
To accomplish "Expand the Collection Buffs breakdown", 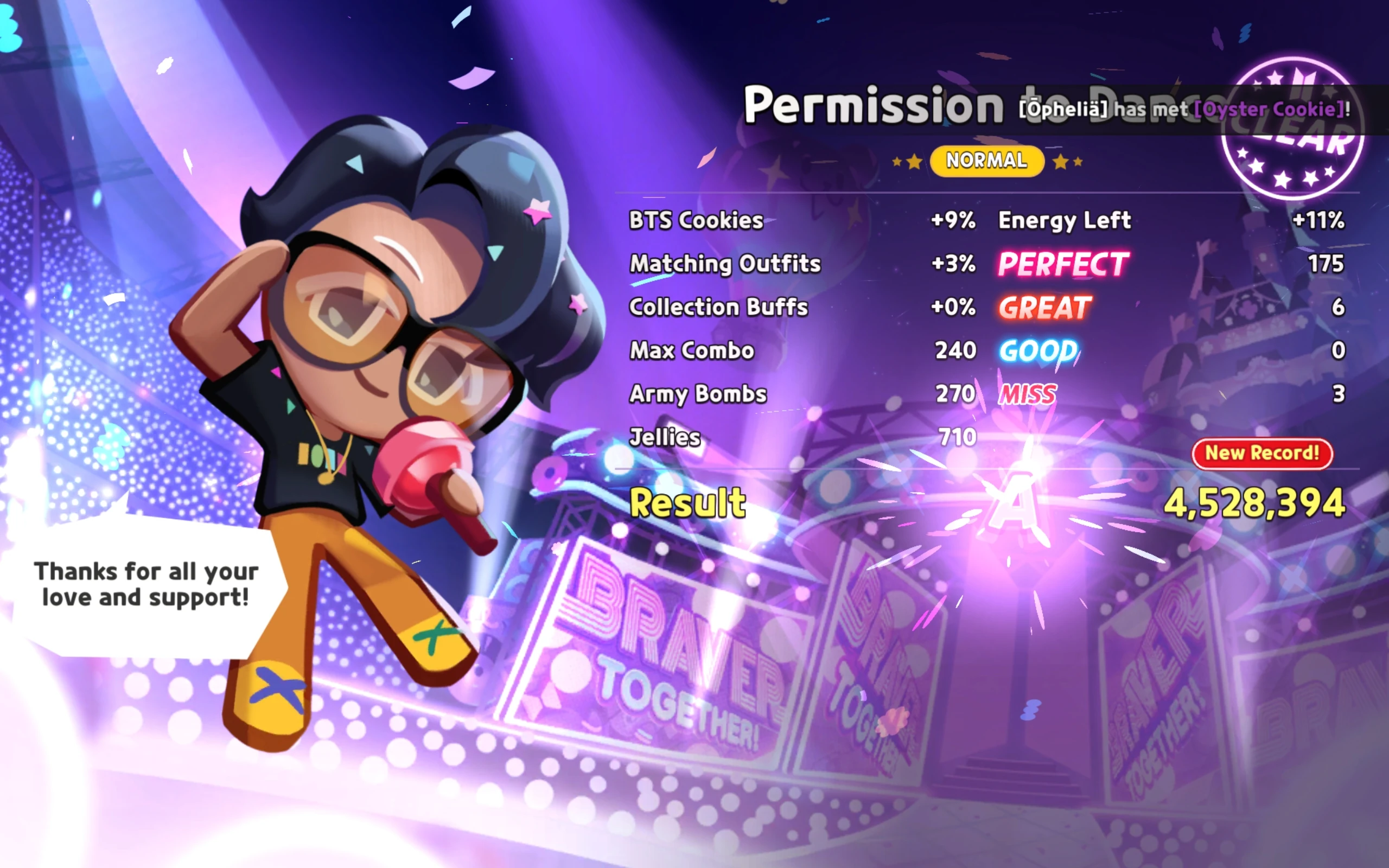I will click(717, 308).
